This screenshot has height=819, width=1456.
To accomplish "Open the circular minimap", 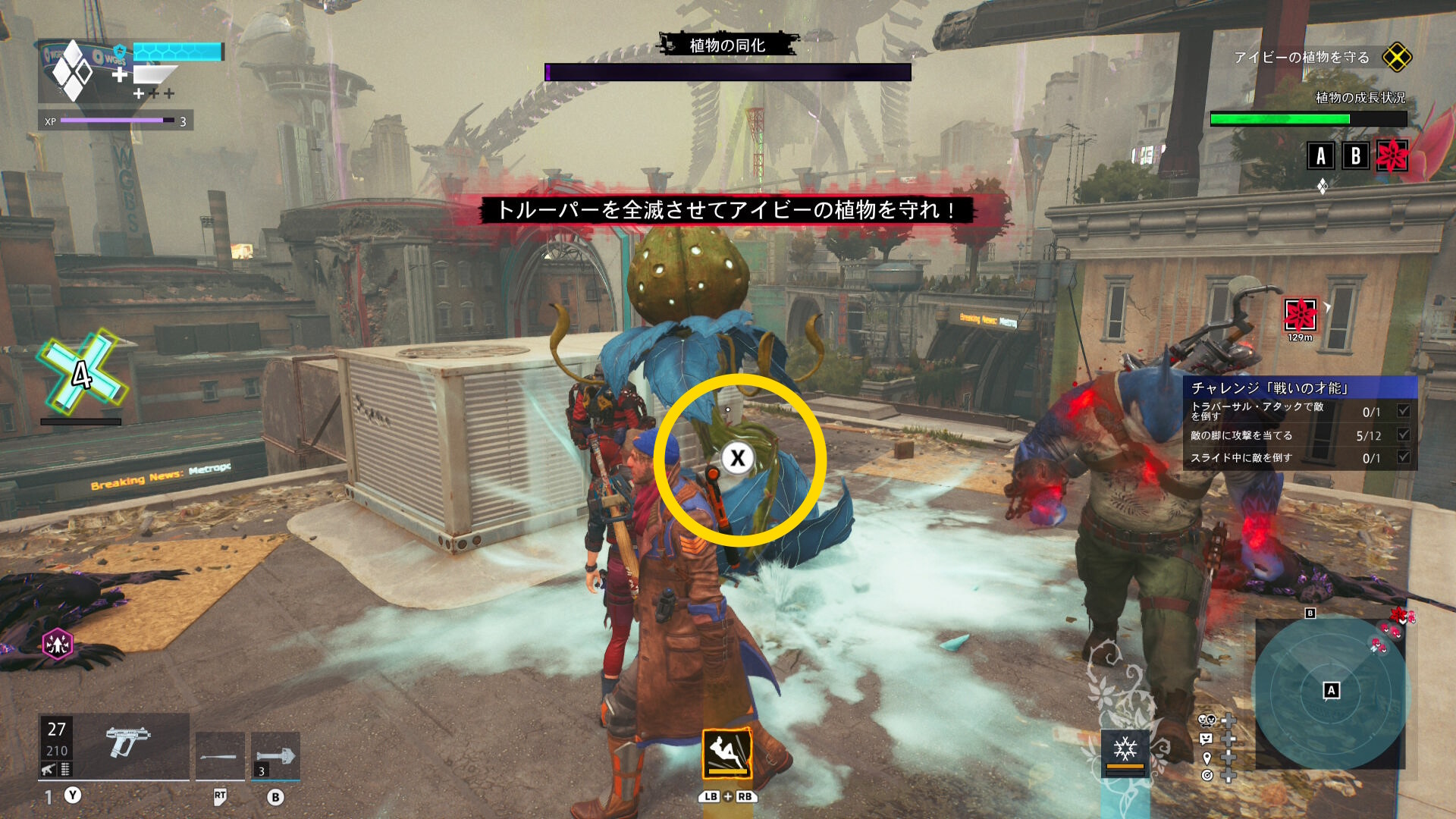I will pyautogui.click(x=1330, y=693).
